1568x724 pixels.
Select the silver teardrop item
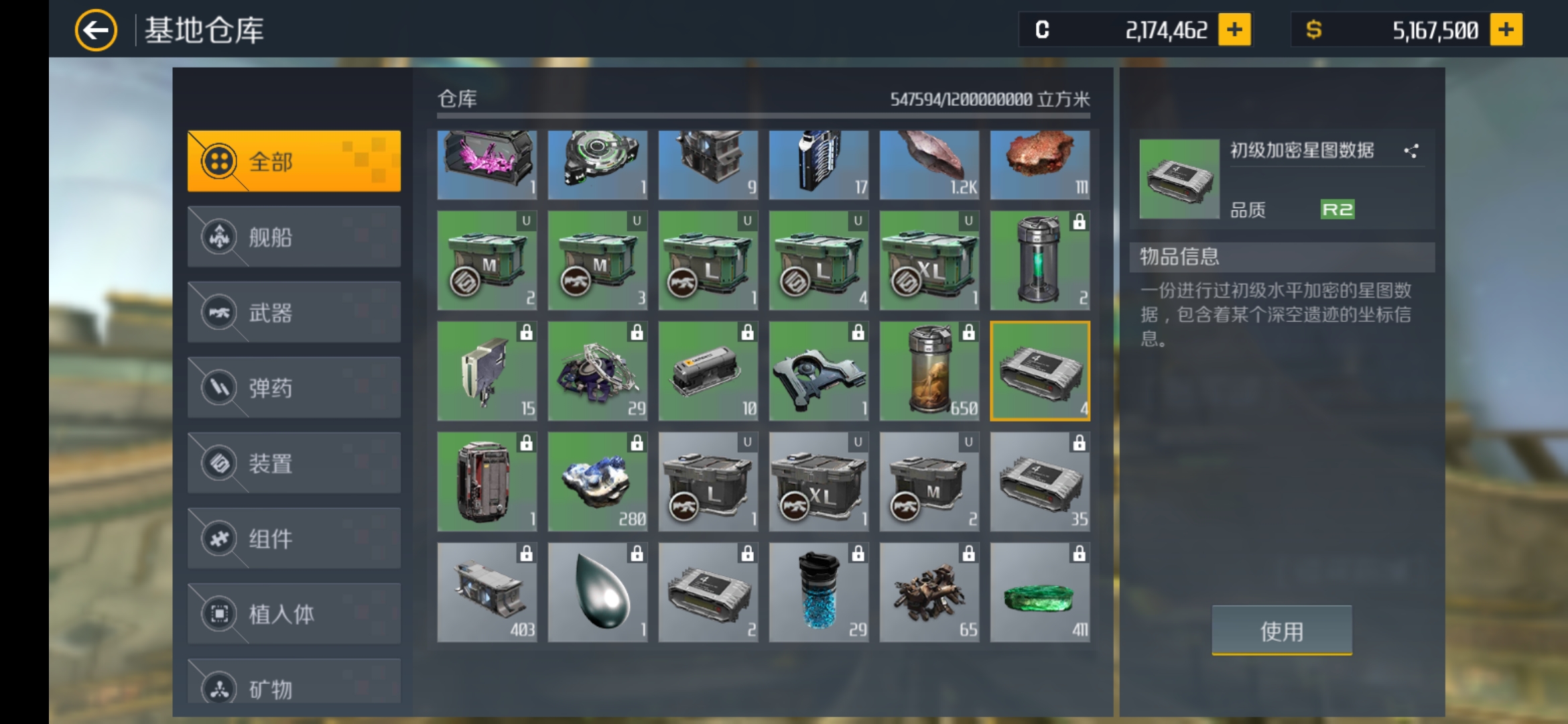(598, 593)
